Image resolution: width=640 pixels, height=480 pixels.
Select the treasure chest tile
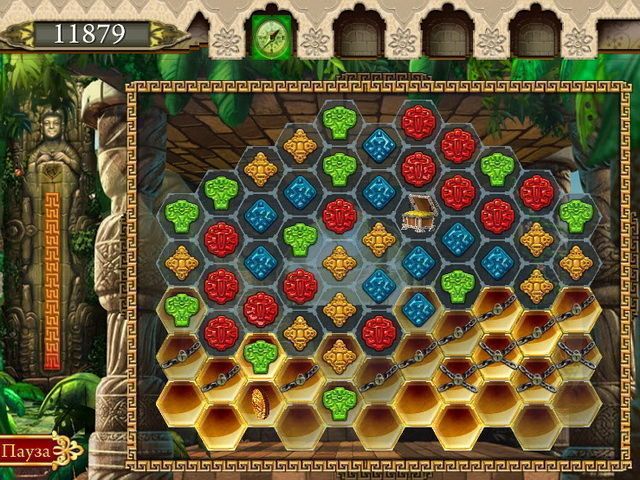pos(418,213)
